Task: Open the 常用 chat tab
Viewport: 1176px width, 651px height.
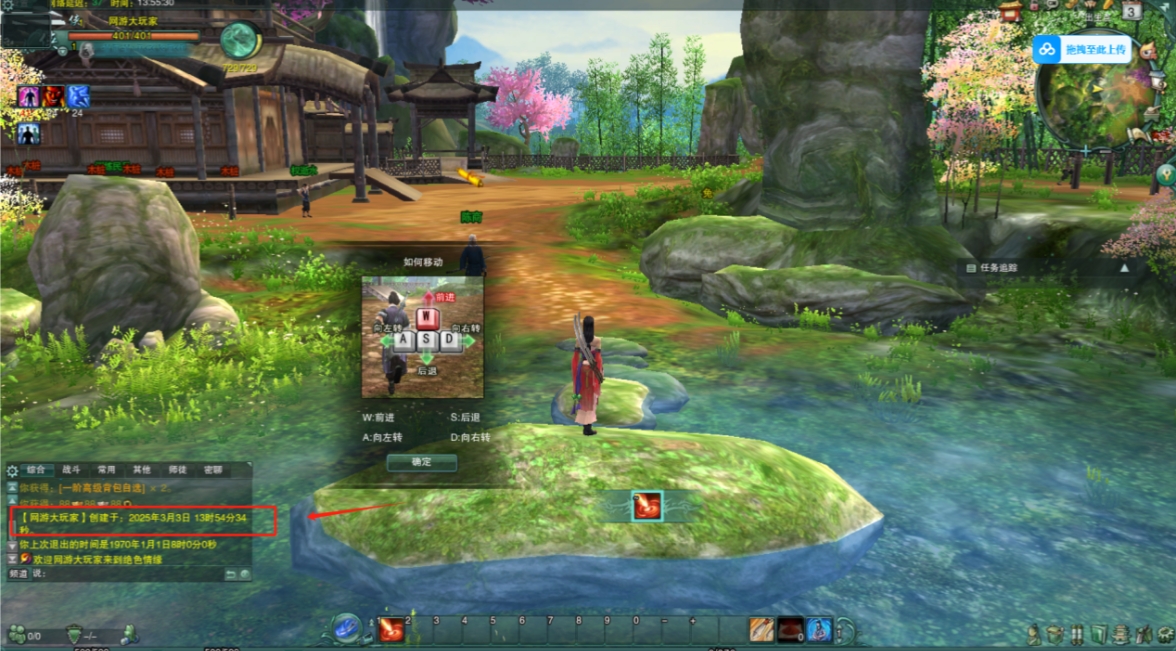Action: click(x=106, y=469)
